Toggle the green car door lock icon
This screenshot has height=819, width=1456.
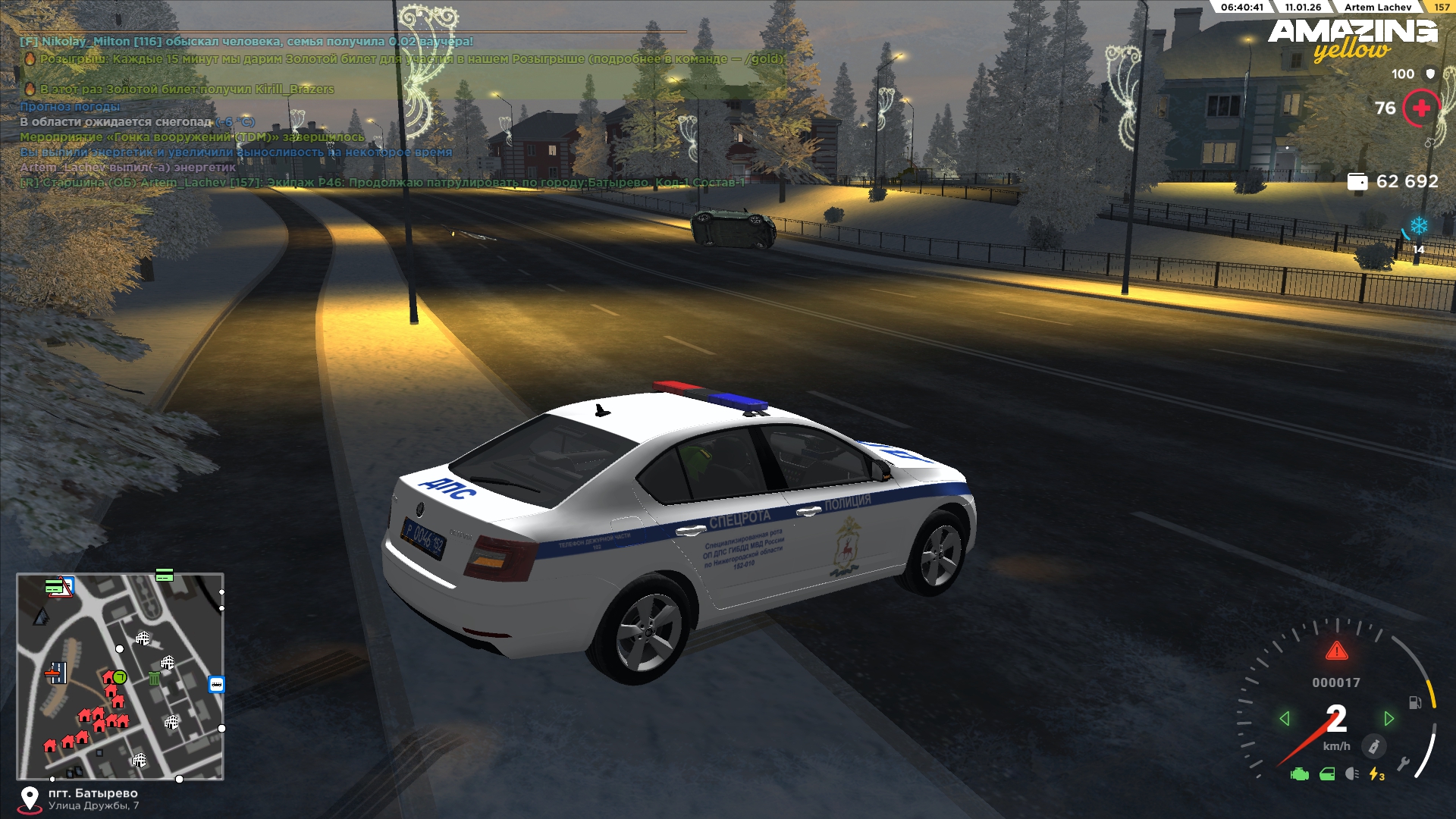1327,774
